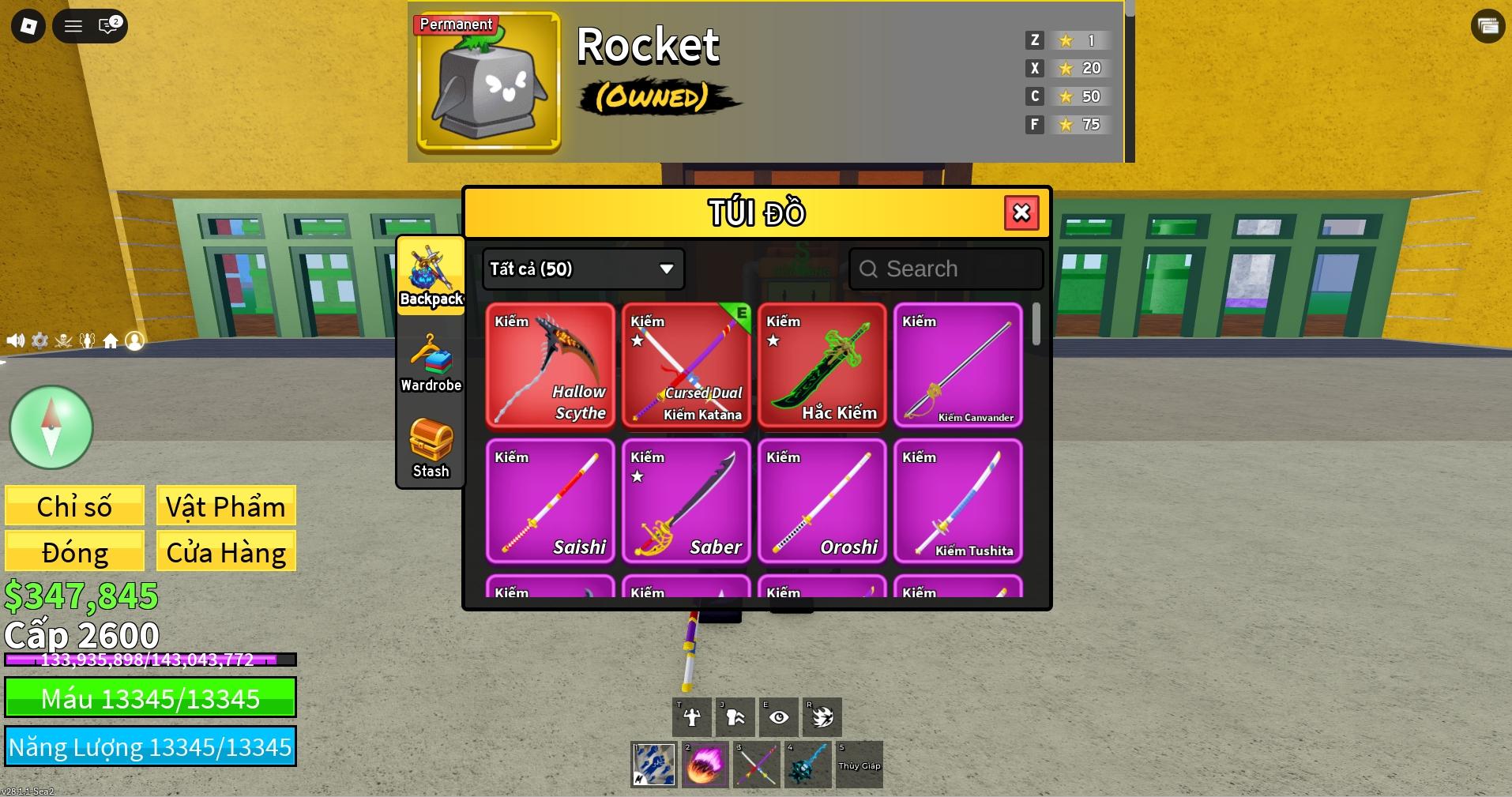Switch to the Backpack tab

click(x=431, y=276)
